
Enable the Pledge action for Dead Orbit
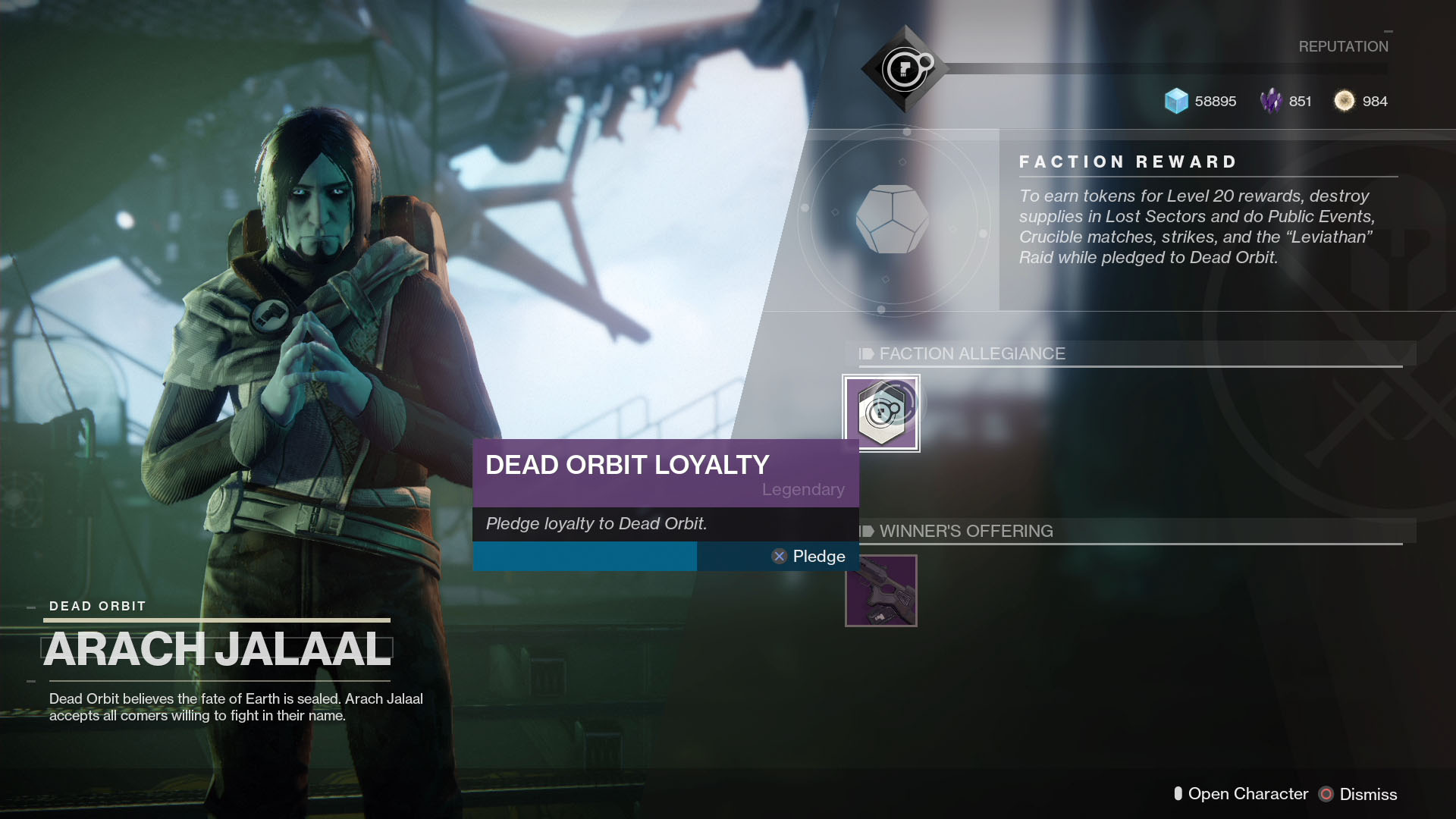pos(817,556)
